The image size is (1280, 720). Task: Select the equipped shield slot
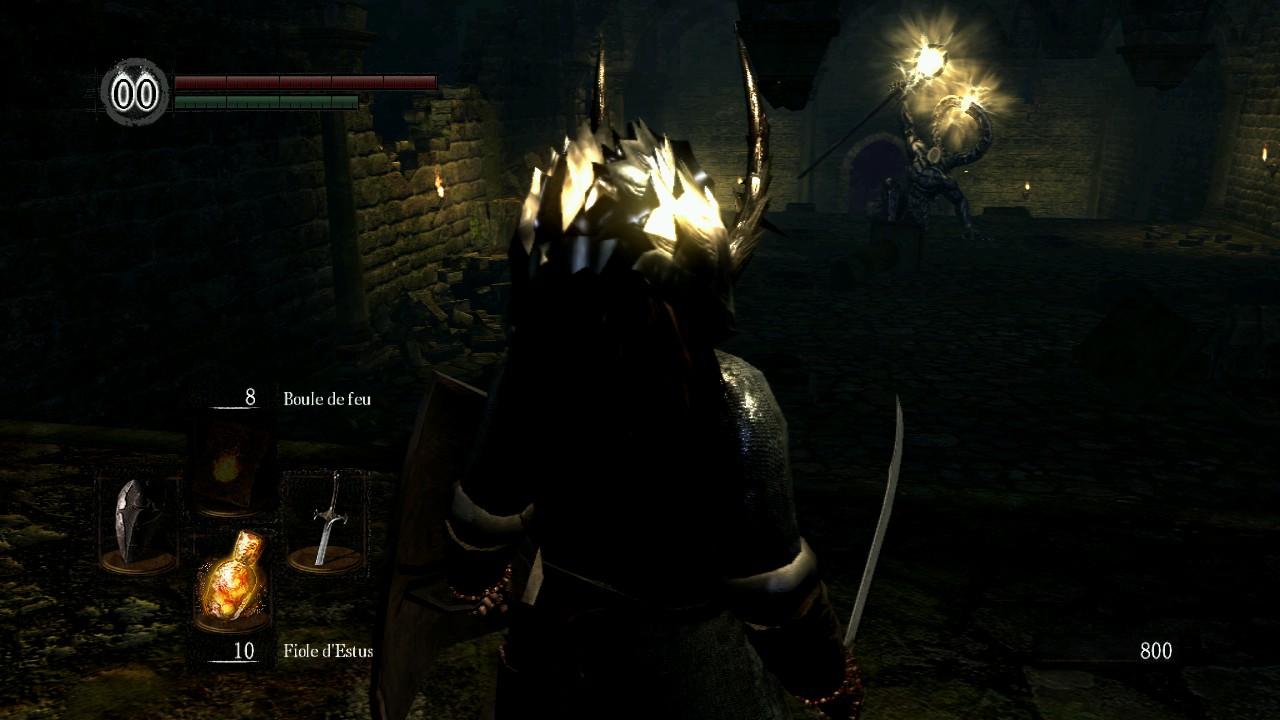(x=136, y=523)
